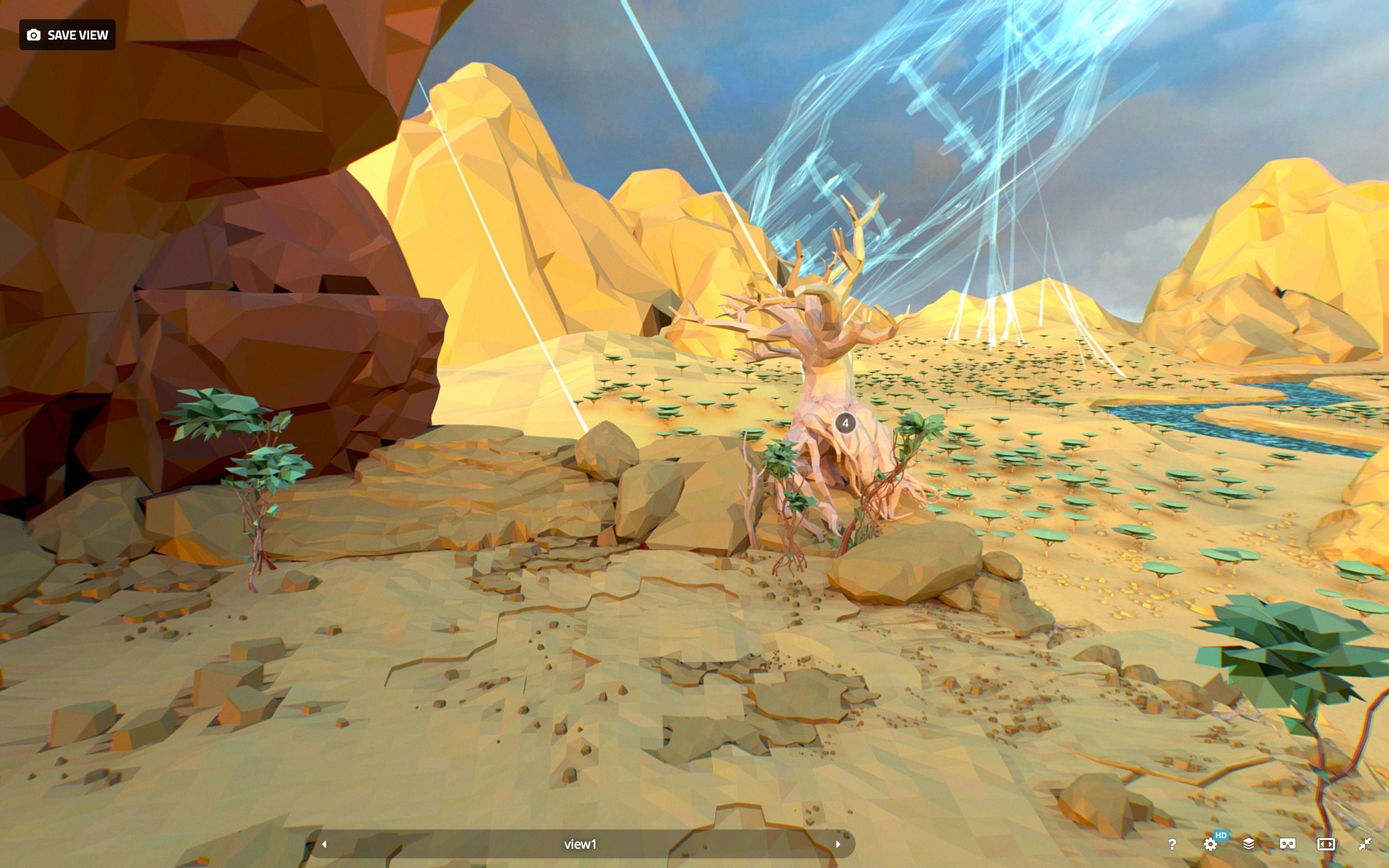Exit fullscreen mode
1389x868 pixels.
(1365, 844)
